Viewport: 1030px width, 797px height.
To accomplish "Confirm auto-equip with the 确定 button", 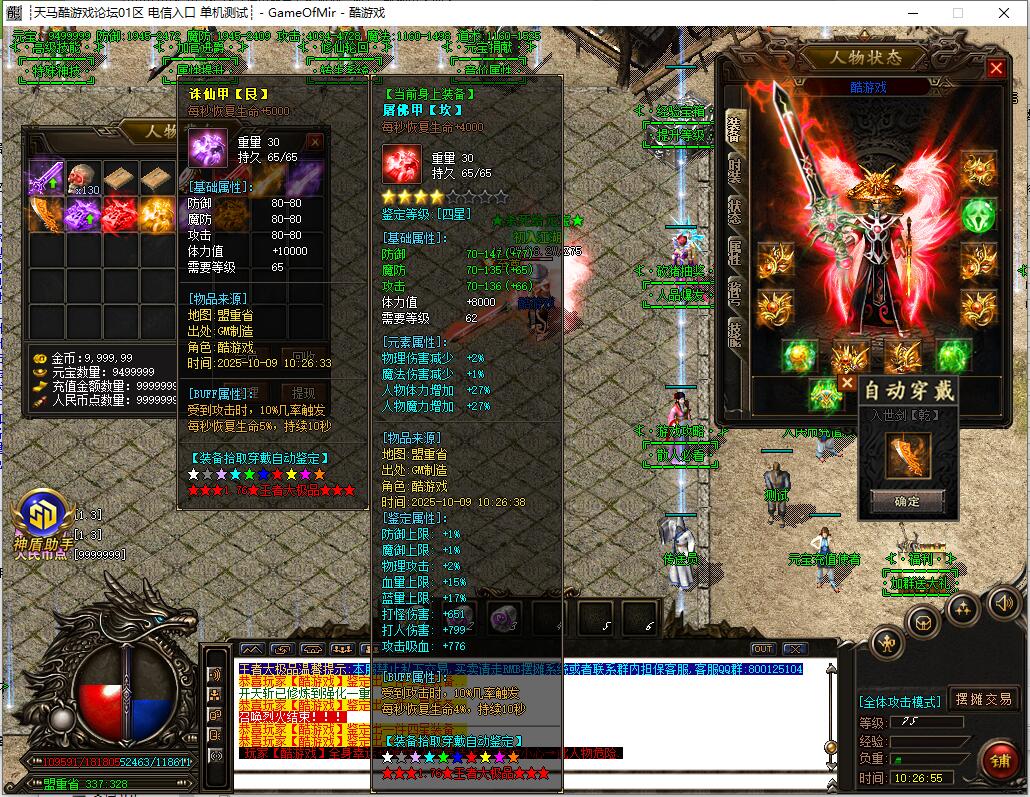I will tap(908, 500).
